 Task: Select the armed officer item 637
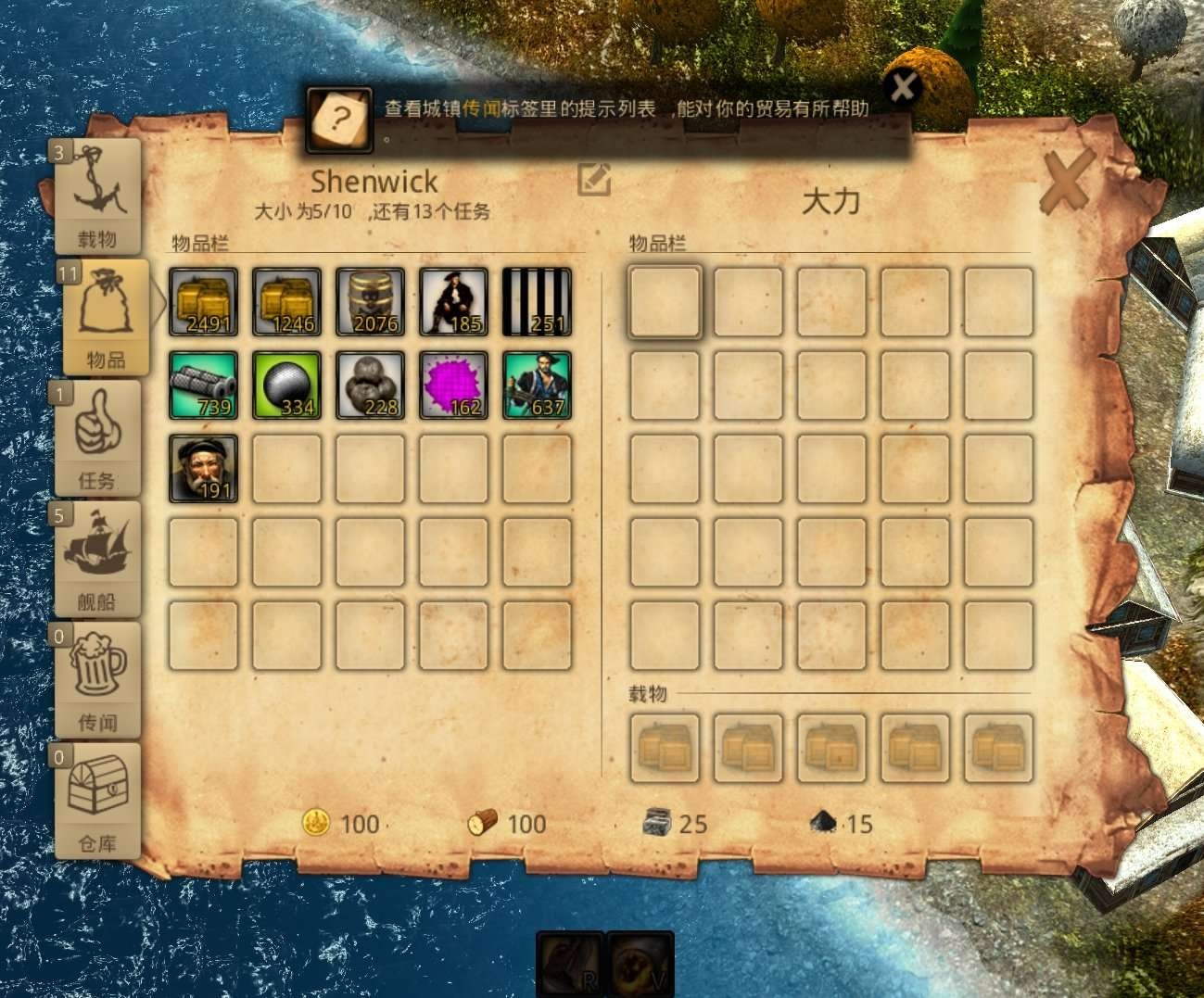(x=537, y=385)
